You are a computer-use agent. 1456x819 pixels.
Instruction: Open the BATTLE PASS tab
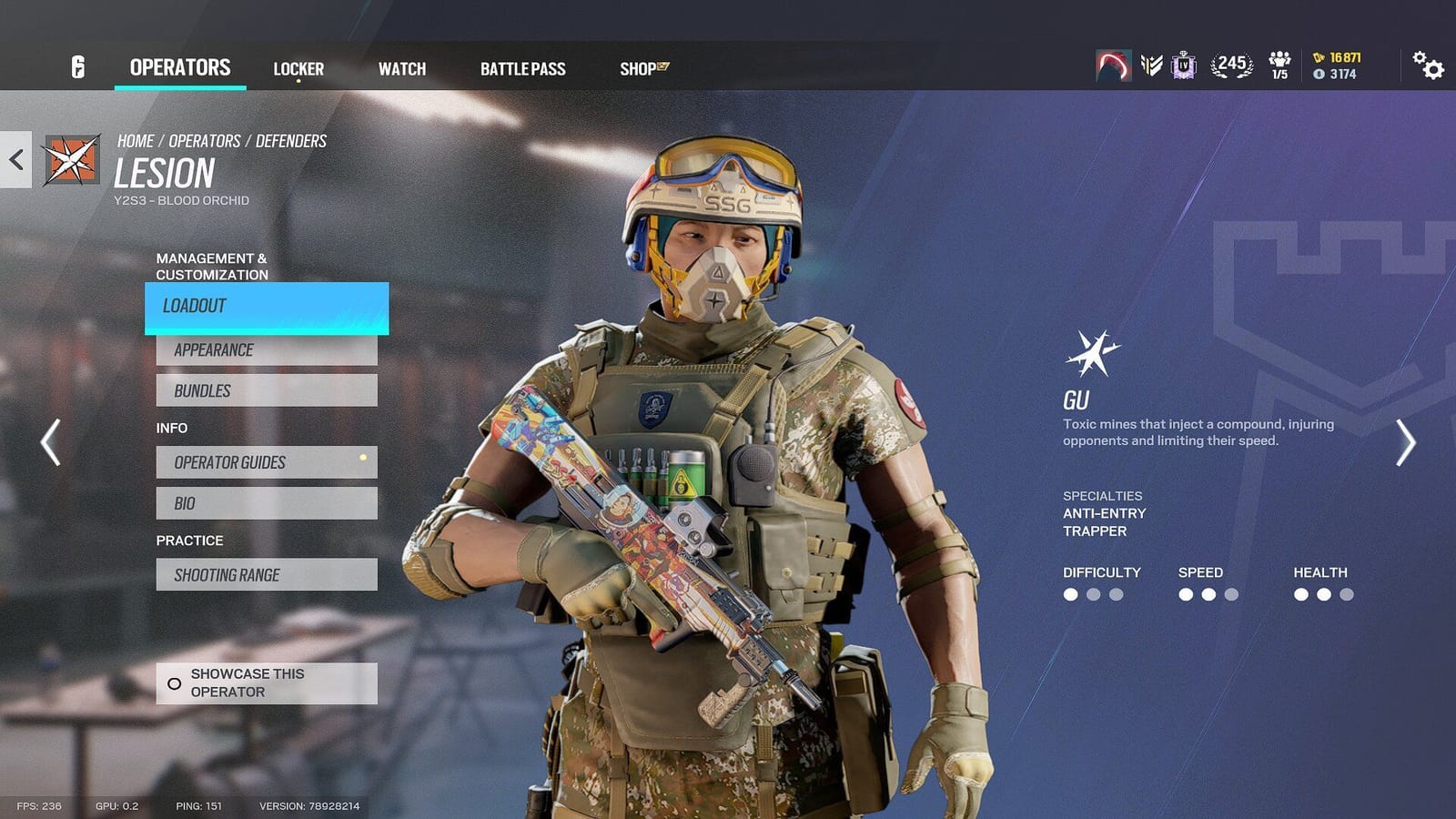click(523, 68)
